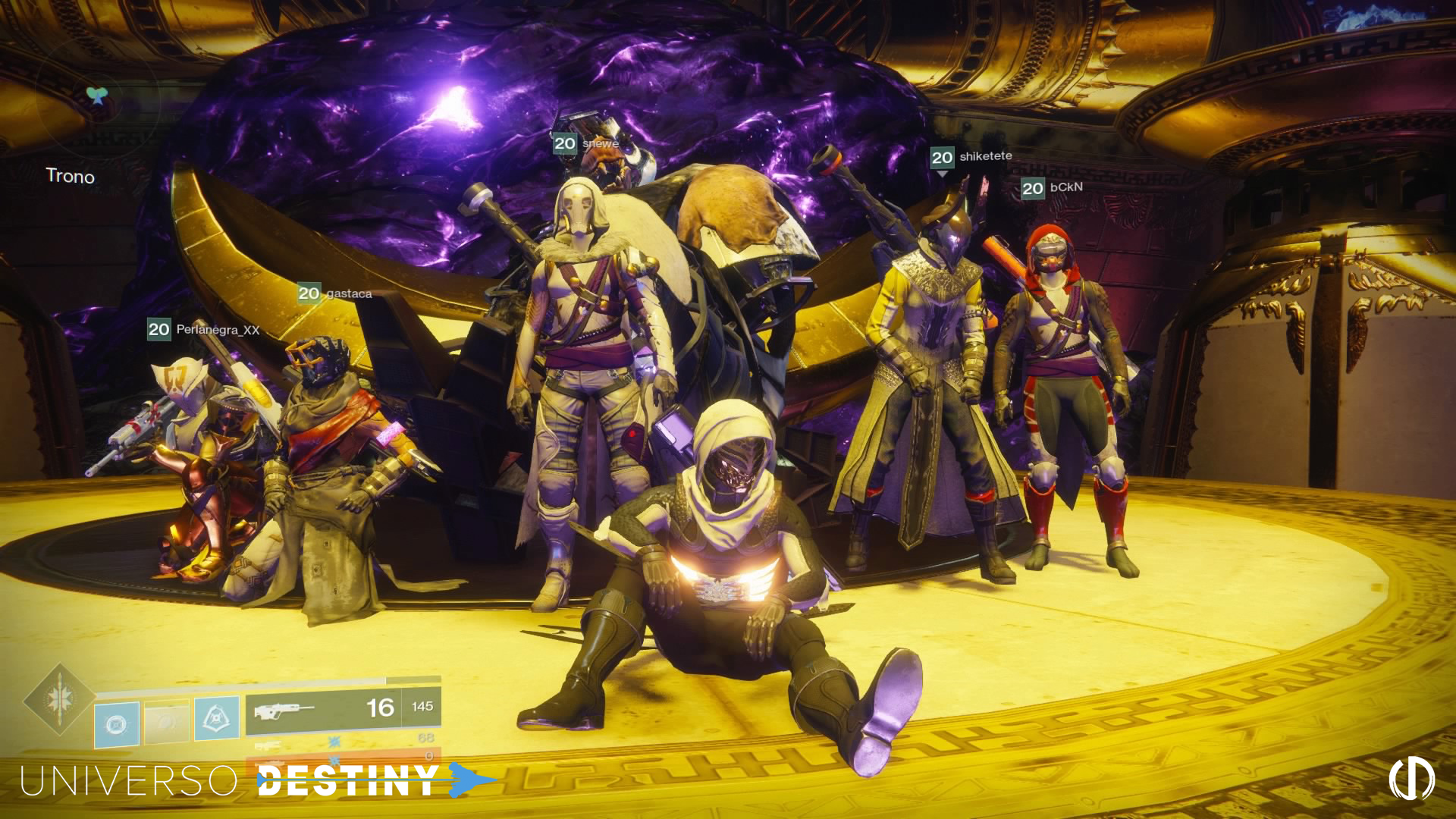Click the circular emblem watermark logo

1411,779
